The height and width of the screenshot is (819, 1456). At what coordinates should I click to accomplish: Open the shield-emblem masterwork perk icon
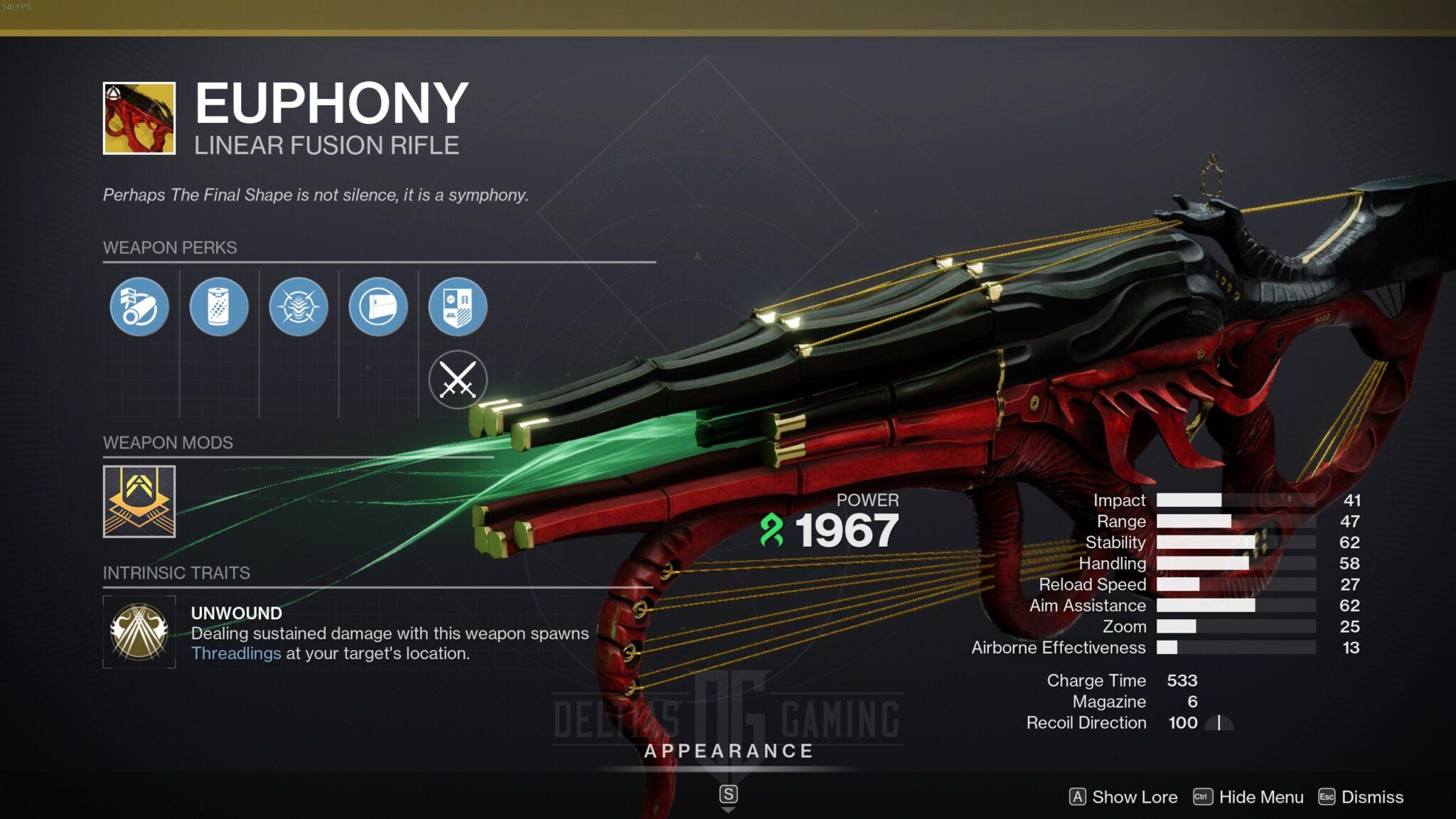[x=459, y=306]
